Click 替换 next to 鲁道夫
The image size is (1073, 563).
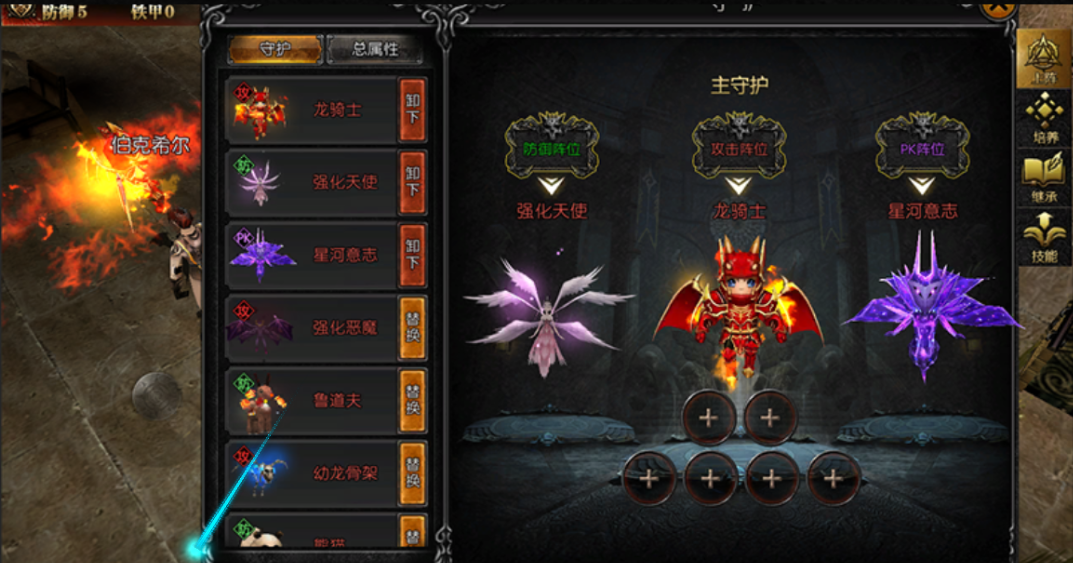(x=412, y=400)
